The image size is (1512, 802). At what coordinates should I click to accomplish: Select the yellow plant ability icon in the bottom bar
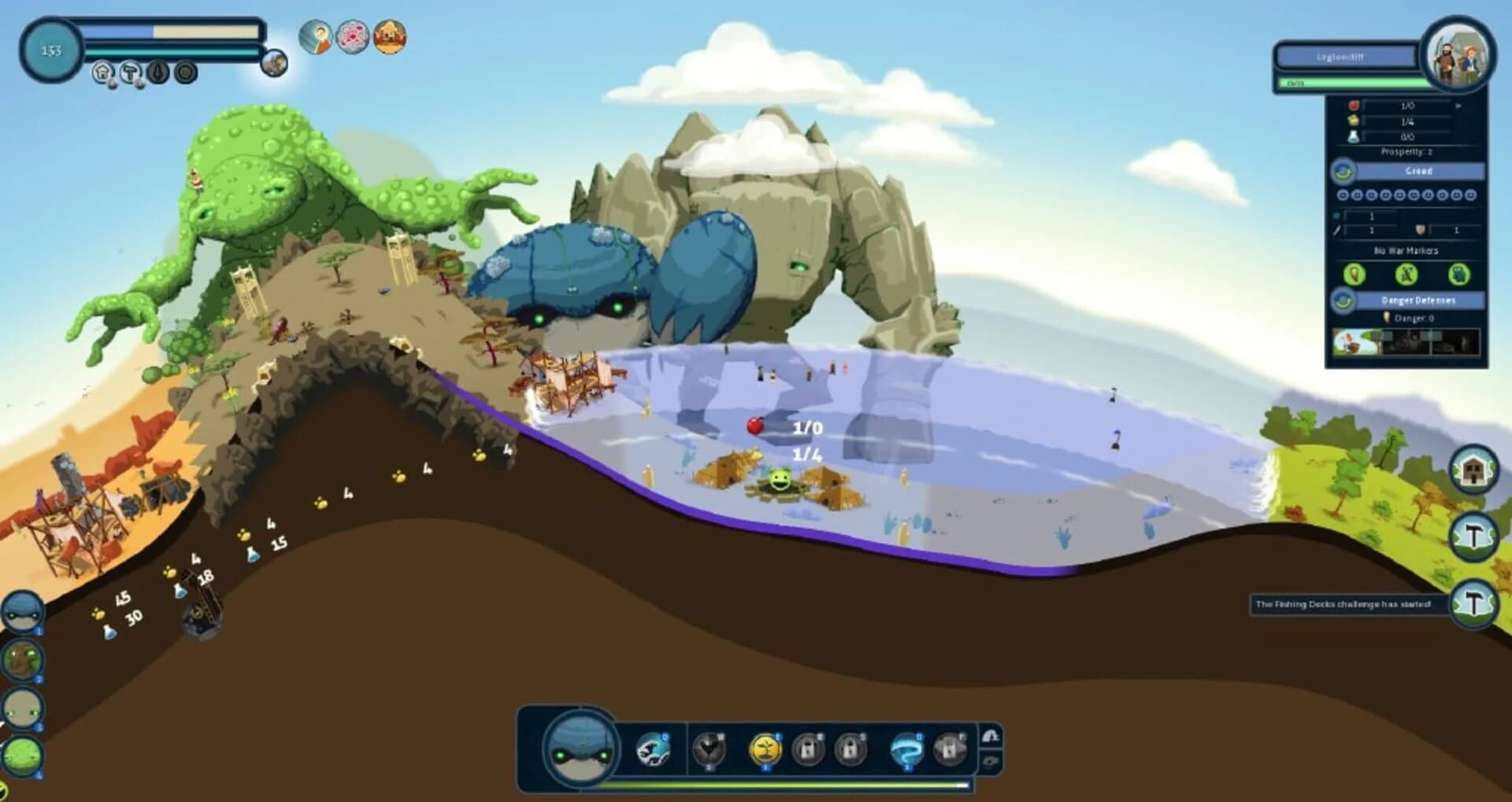[766, 746]
